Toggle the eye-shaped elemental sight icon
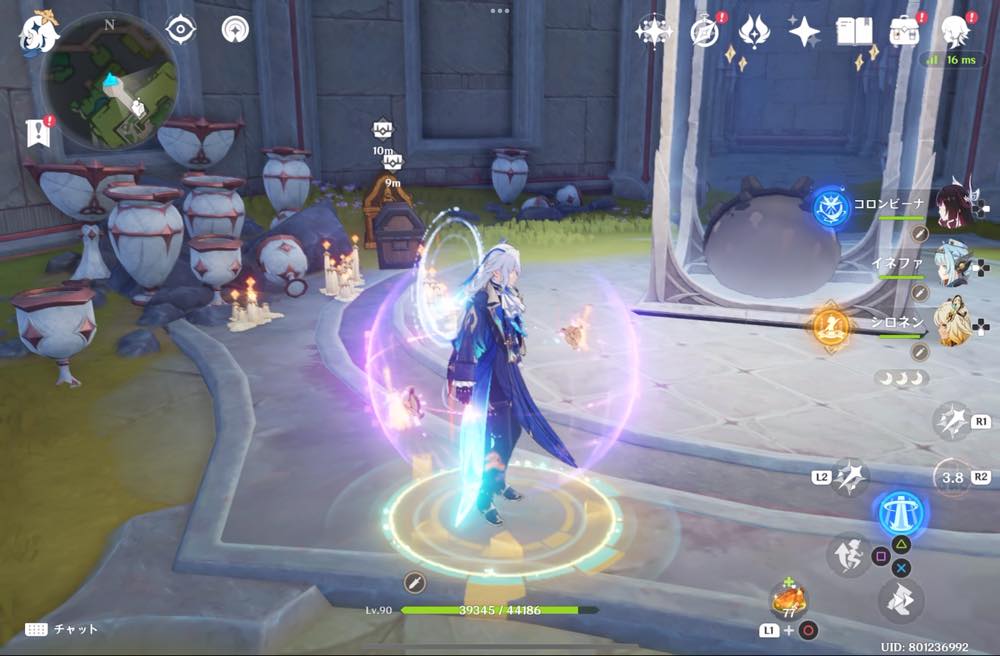1000x656 pixels. click(x=180, y=30)
